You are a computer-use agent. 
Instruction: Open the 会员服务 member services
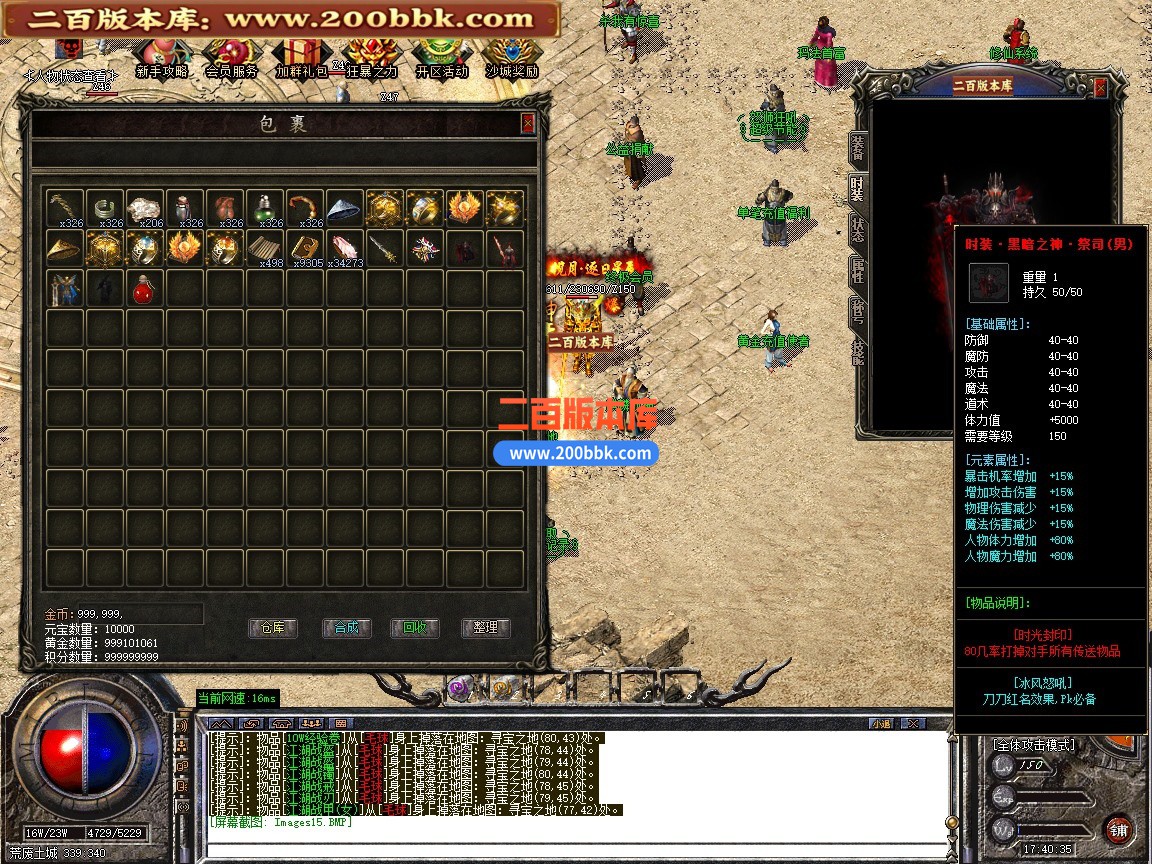pyautogui.click(x=231, y=58)
